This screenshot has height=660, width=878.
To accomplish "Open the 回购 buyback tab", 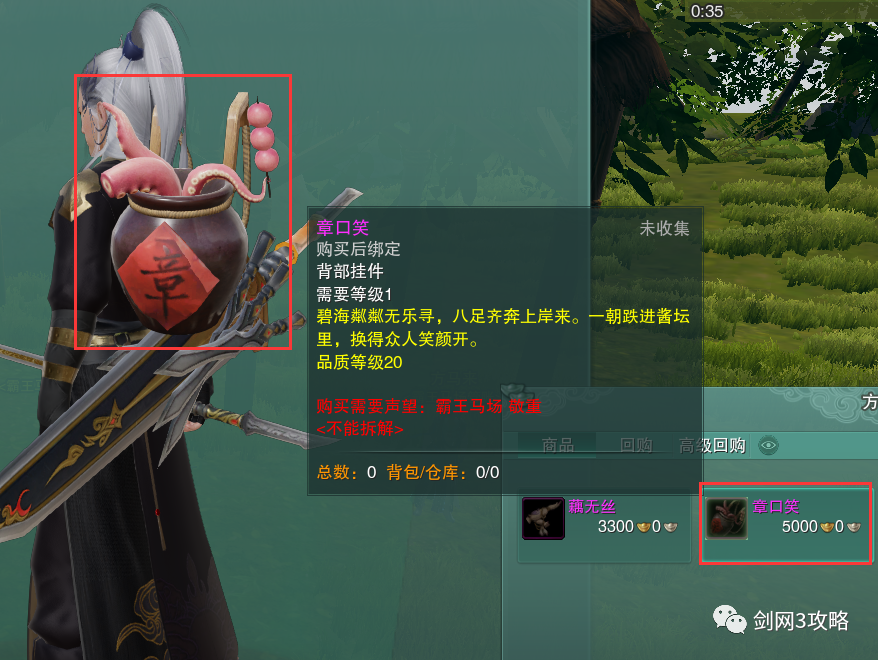I will [x=636, y=445].
